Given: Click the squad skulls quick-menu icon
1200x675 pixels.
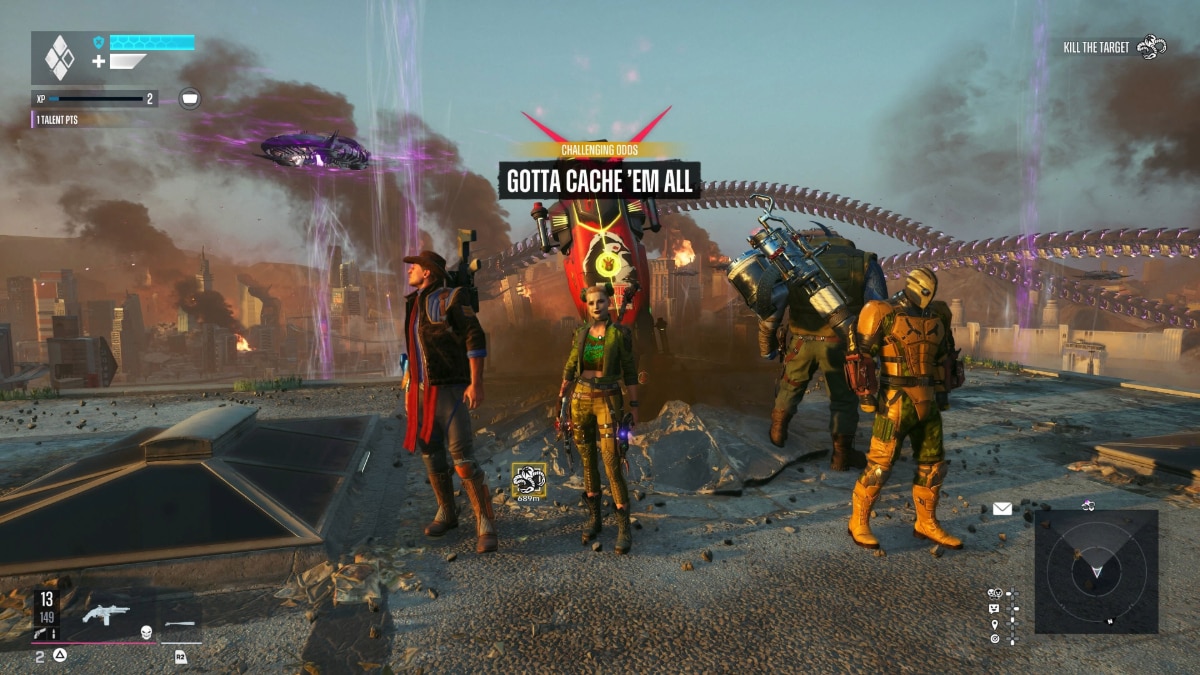Looking at the screenshot, I should coord(994,593).
